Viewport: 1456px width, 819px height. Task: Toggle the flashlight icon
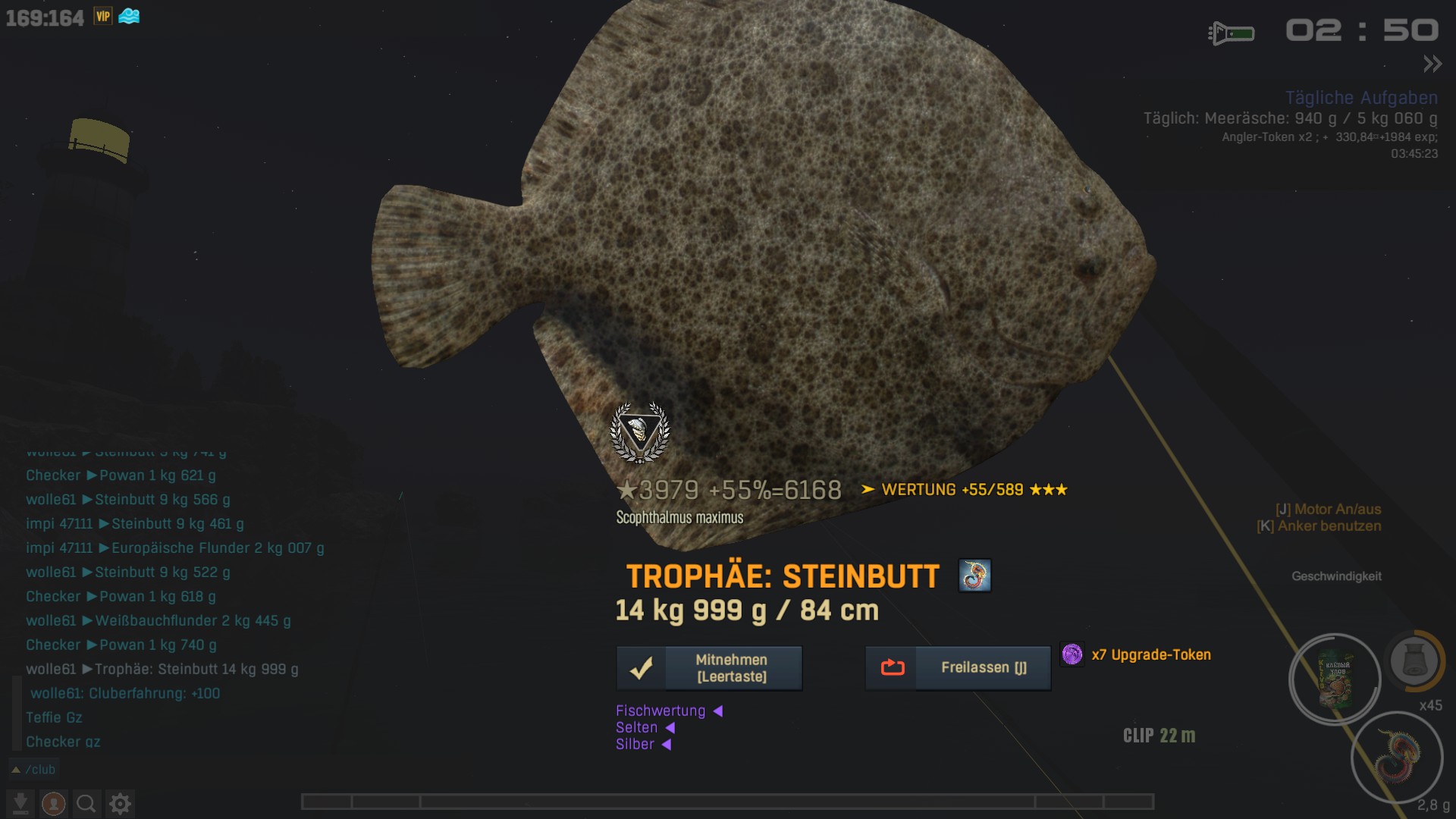point(1231,33)
